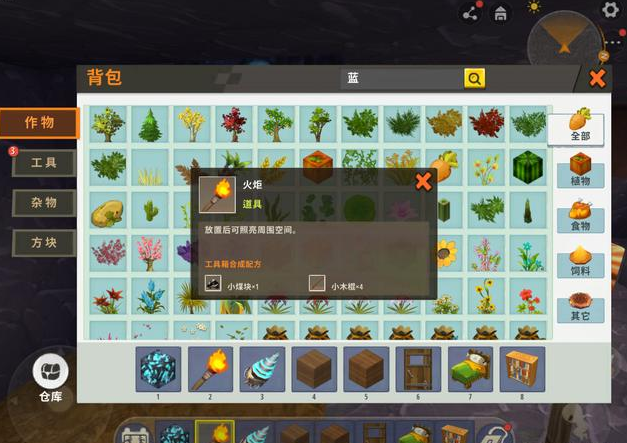Filter by 植物 plants category
627x443 pixels.
coord(579,170)
